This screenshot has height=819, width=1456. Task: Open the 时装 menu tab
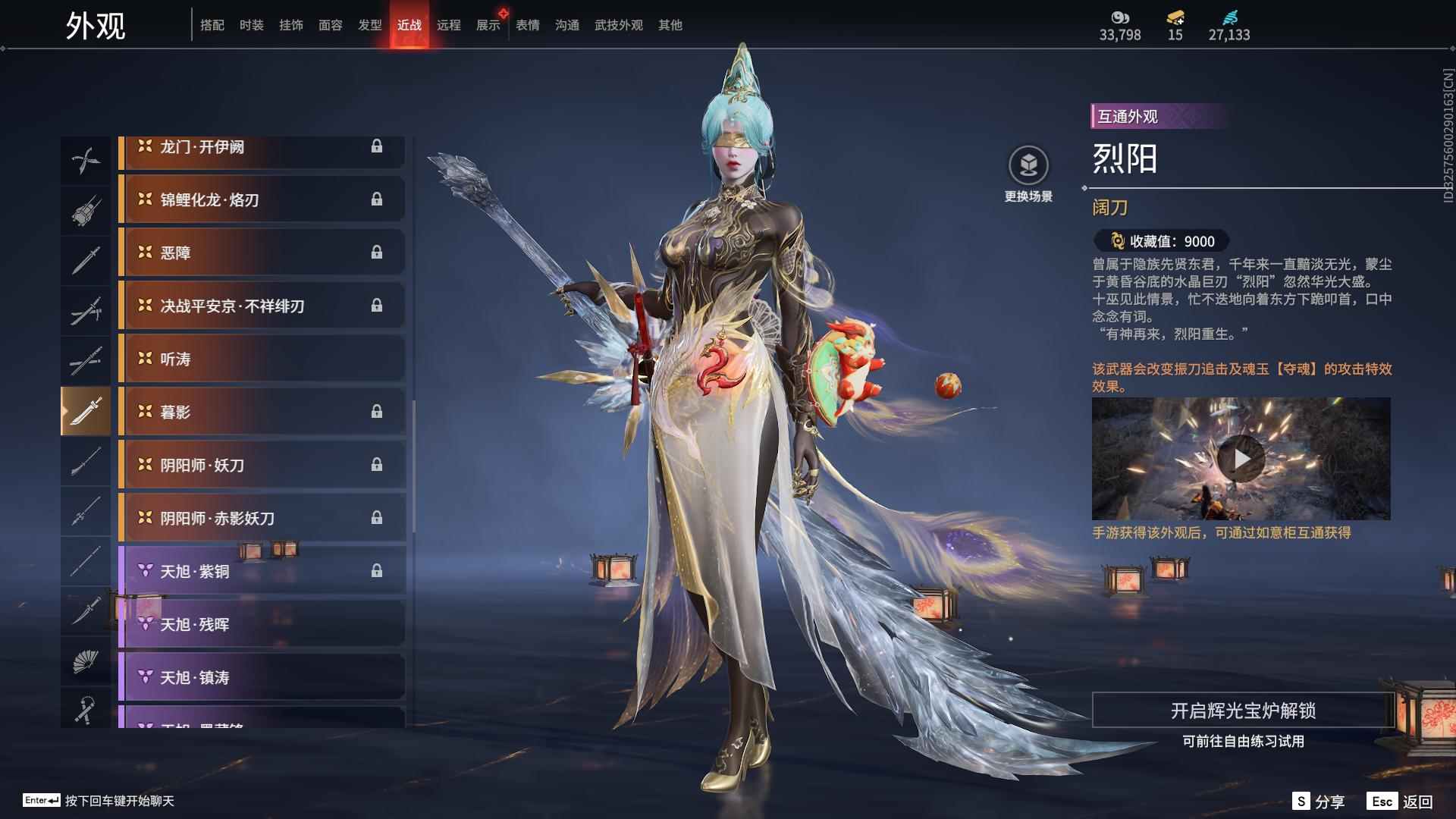[x=251, y=24]
